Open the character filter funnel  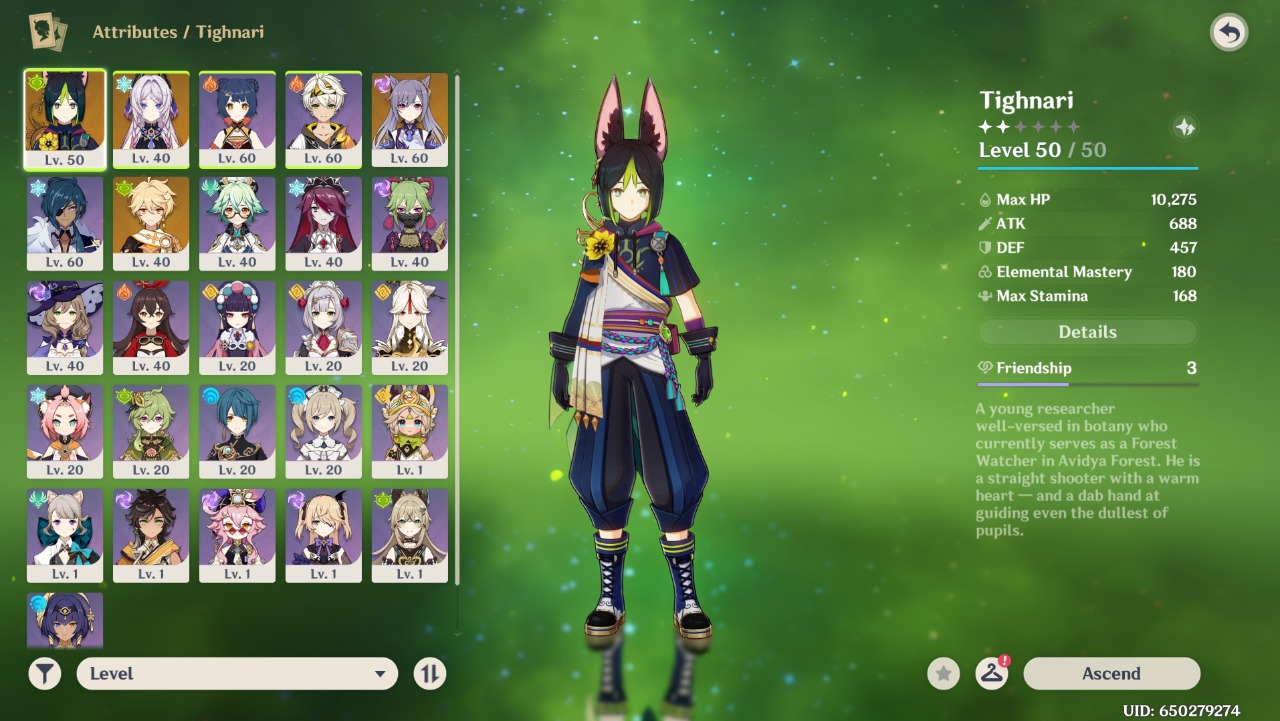[x=45, y=674]
